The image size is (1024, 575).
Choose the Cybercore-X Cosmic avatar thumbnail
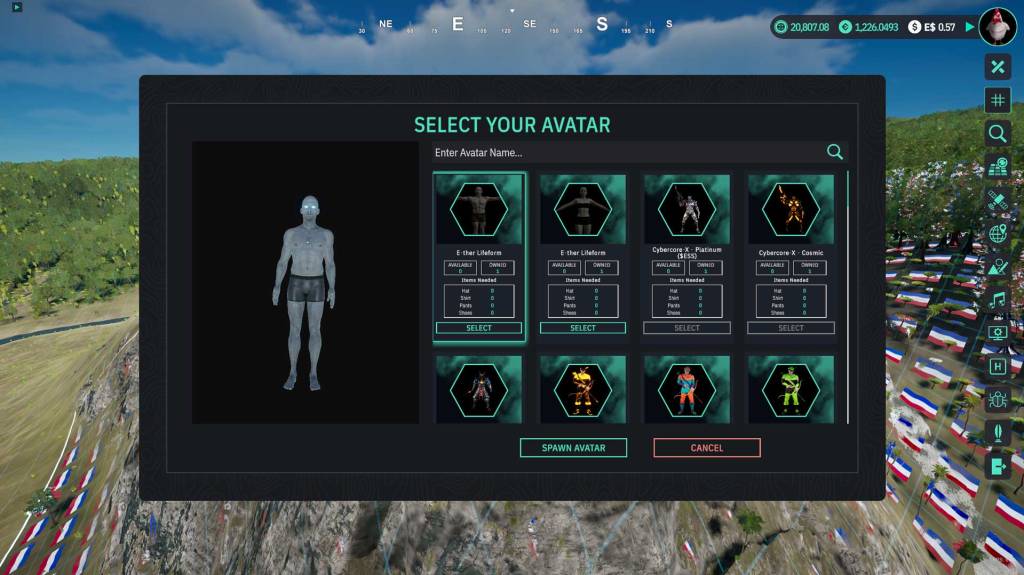coord(791,209)
